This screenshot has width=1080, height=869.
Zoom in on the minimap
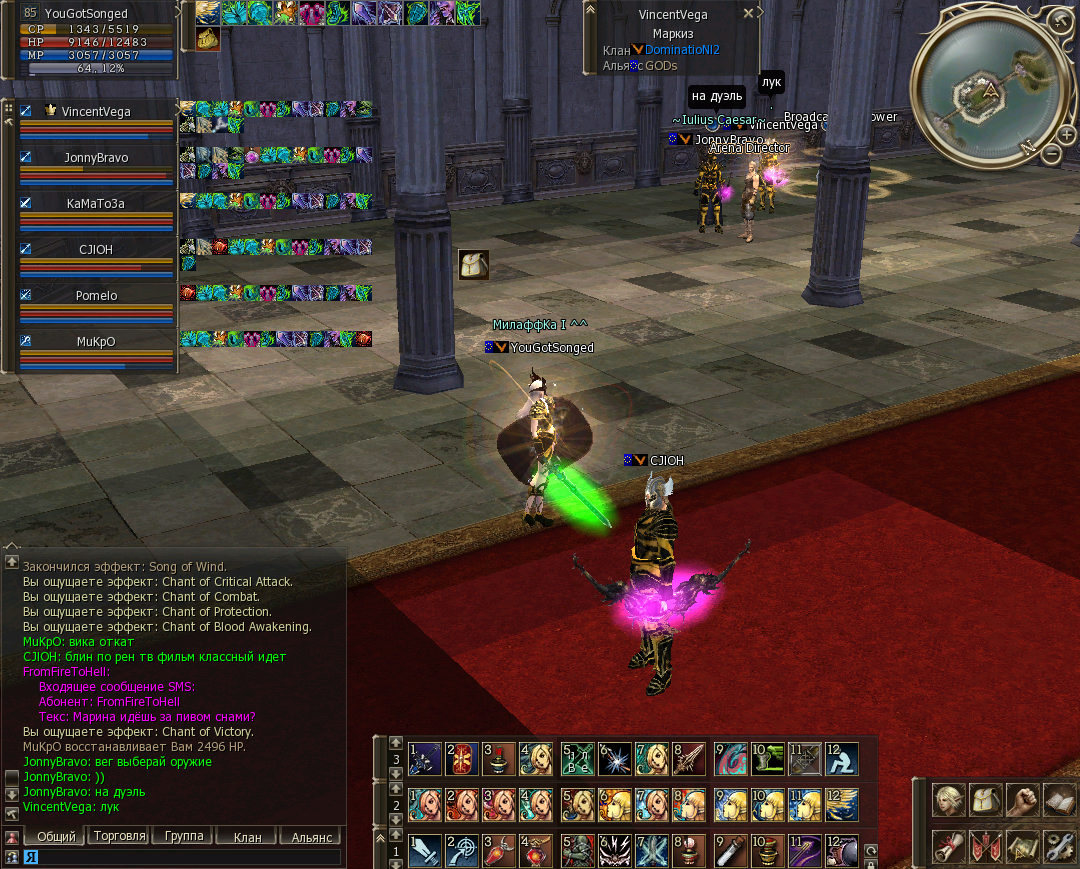pos(1068,136)
